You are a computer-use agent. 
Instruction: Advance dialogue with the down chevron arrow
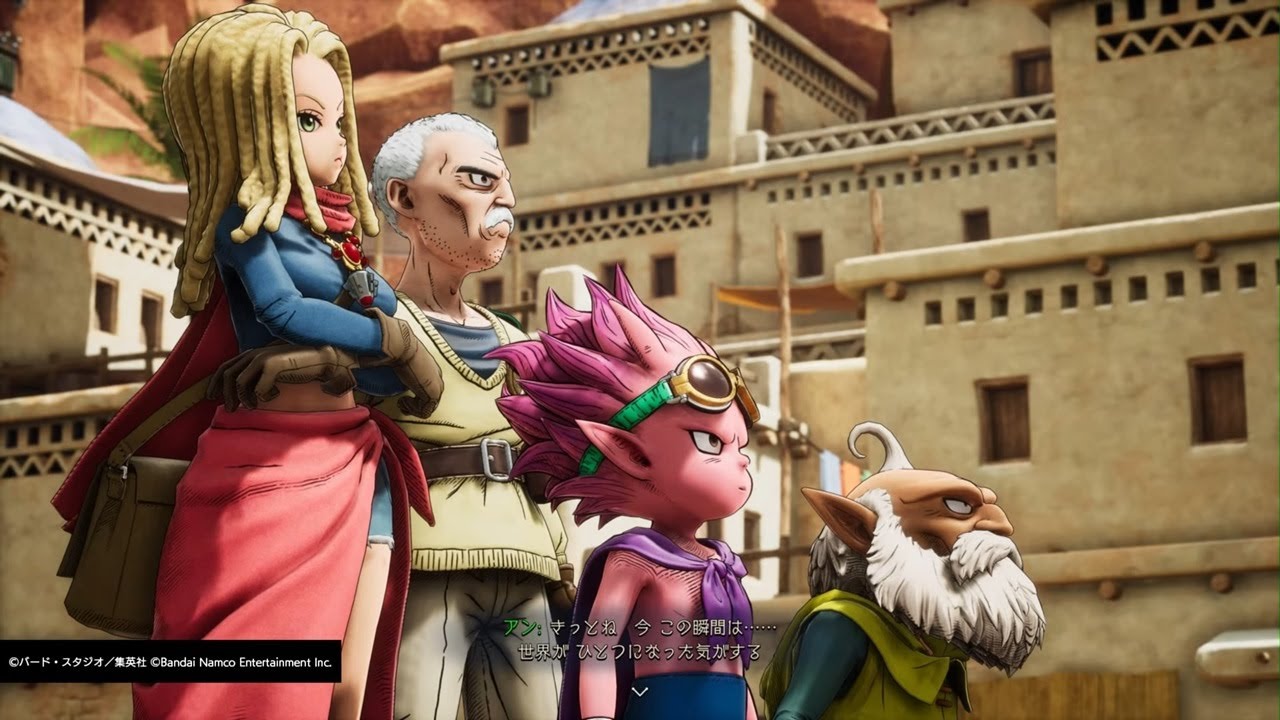click(640, 690)
